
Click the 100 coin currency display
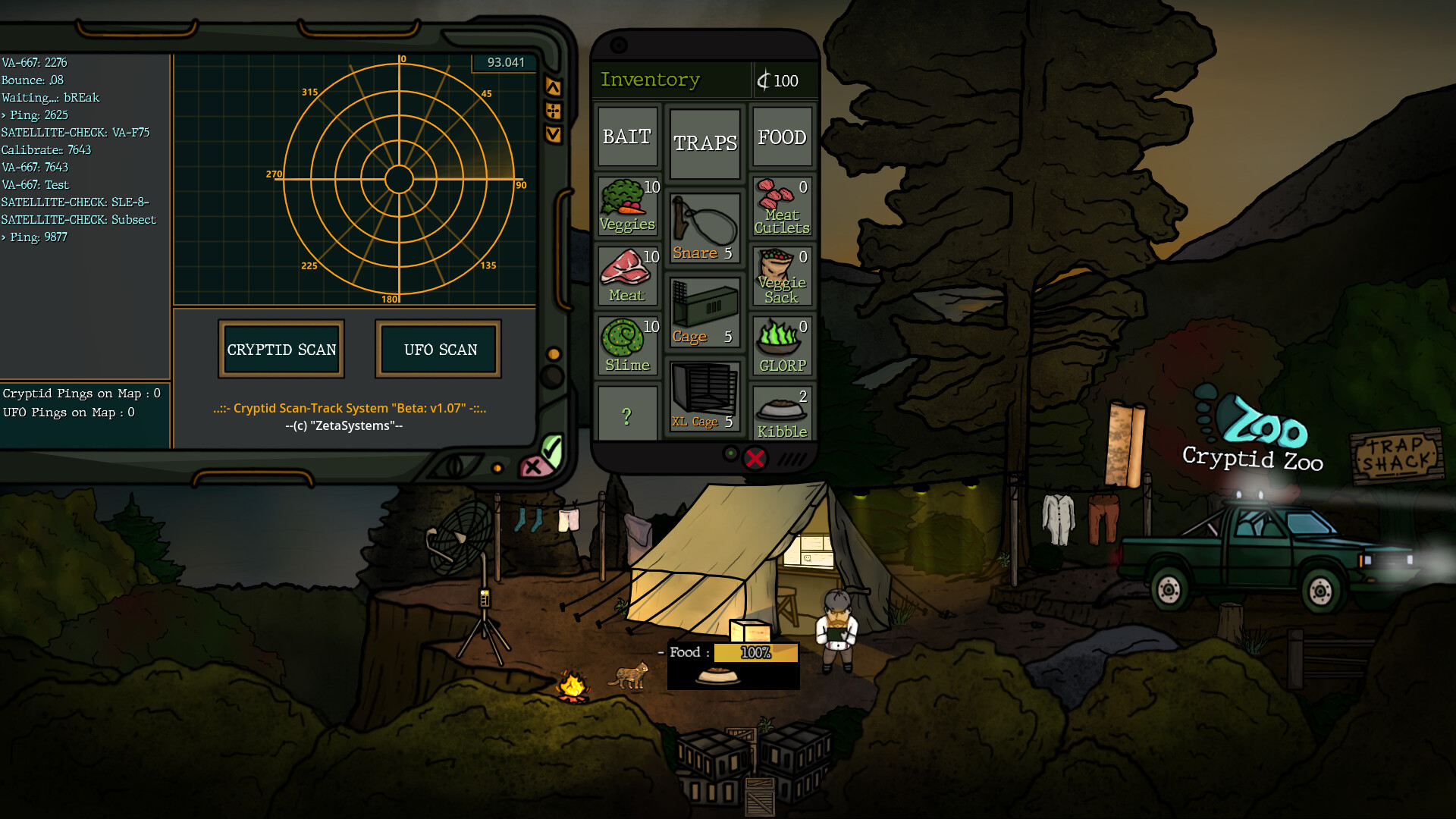[780, 80]
